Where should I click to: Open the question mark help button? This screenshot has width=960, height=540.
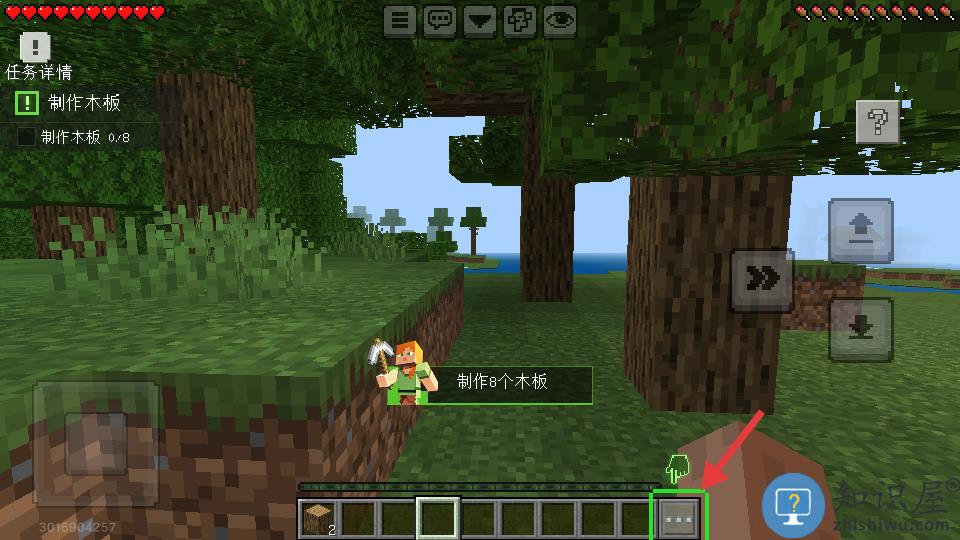point(878,123)
